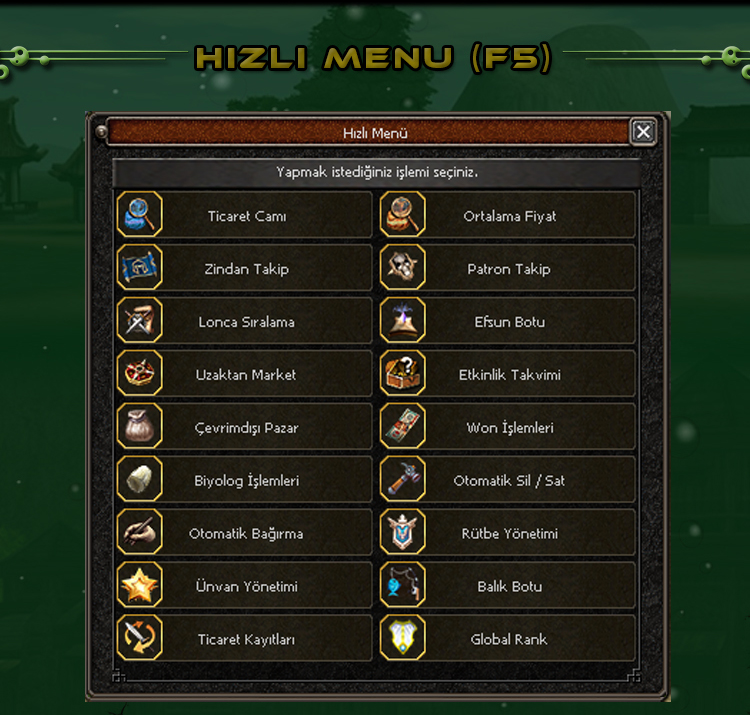Screen dimensions: 750x715
Task: Start Balık Botu
Action: (x=509, y=587)
